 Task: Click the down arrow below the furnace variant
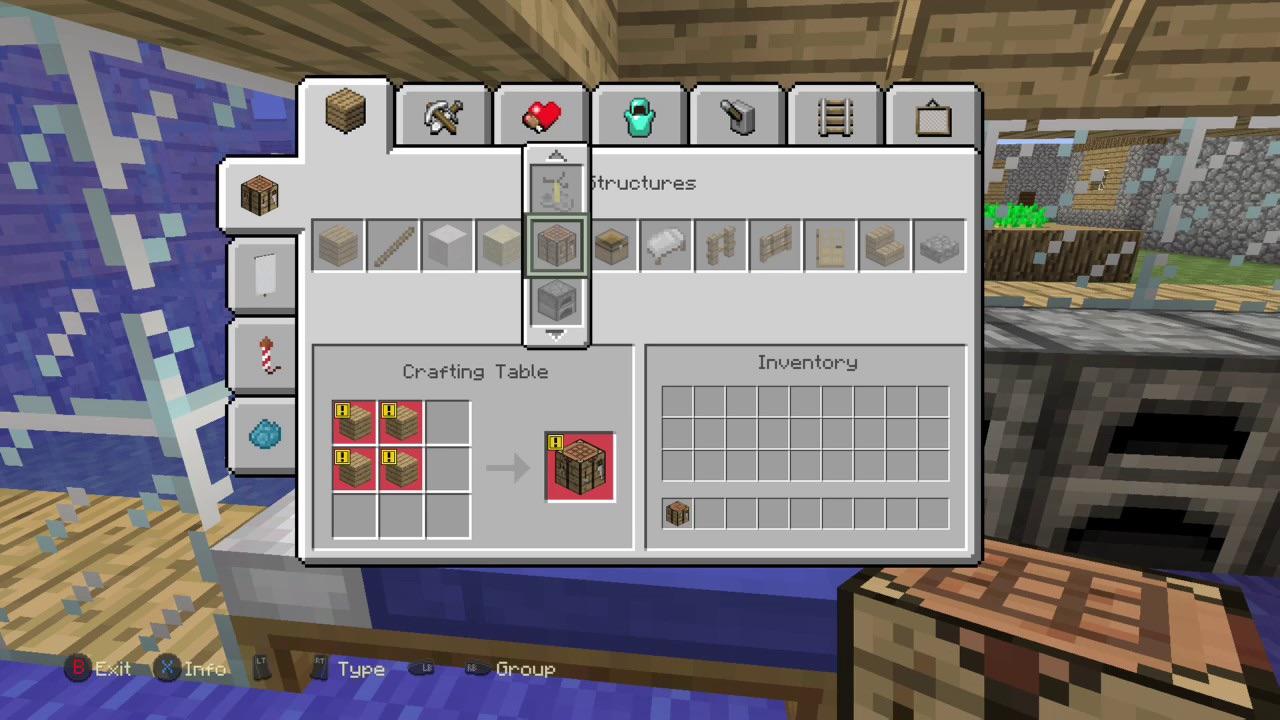pos(556,334)
